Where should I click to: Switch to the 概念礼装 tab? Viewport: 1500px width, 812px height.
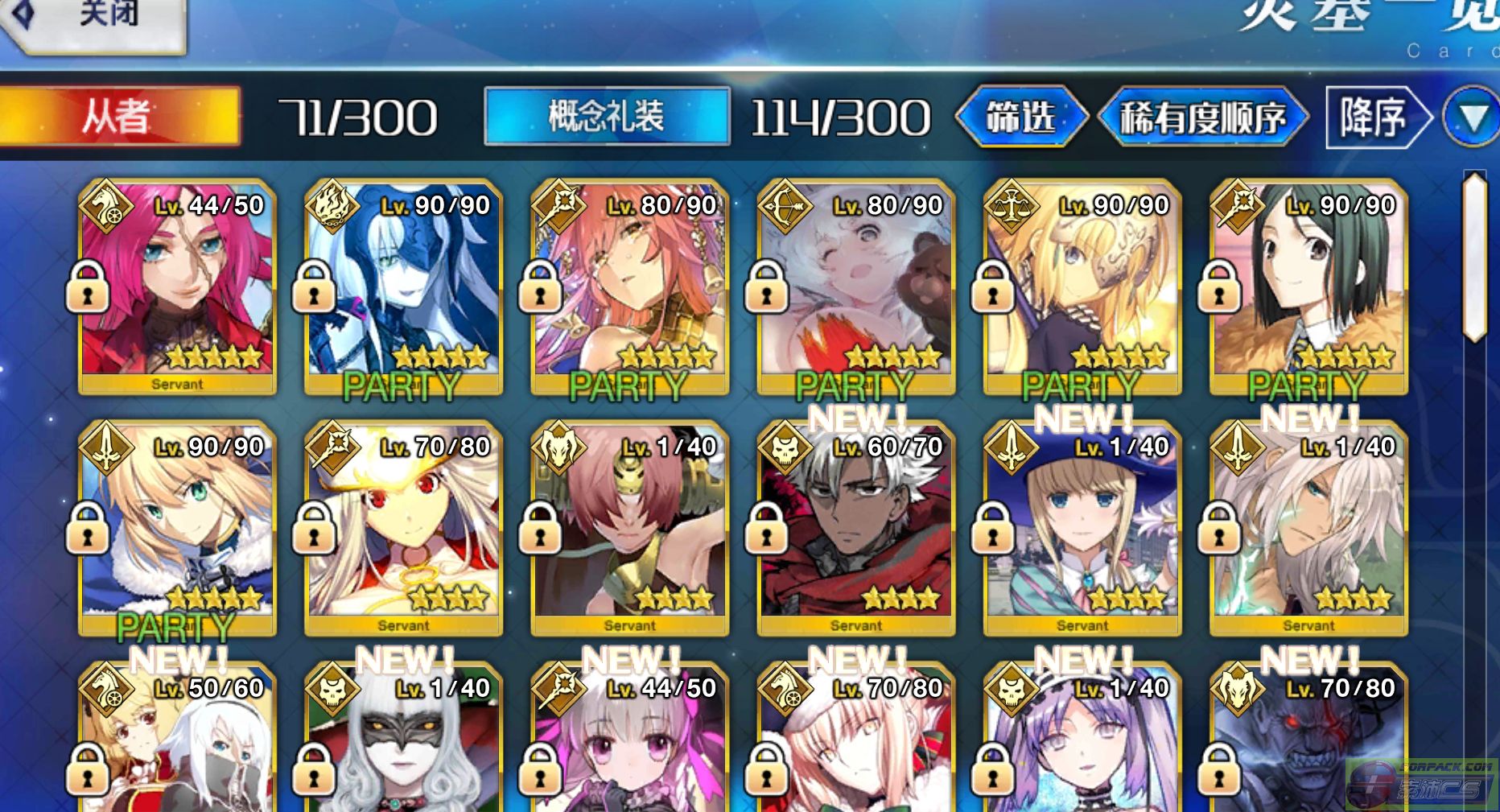point(607,117)
